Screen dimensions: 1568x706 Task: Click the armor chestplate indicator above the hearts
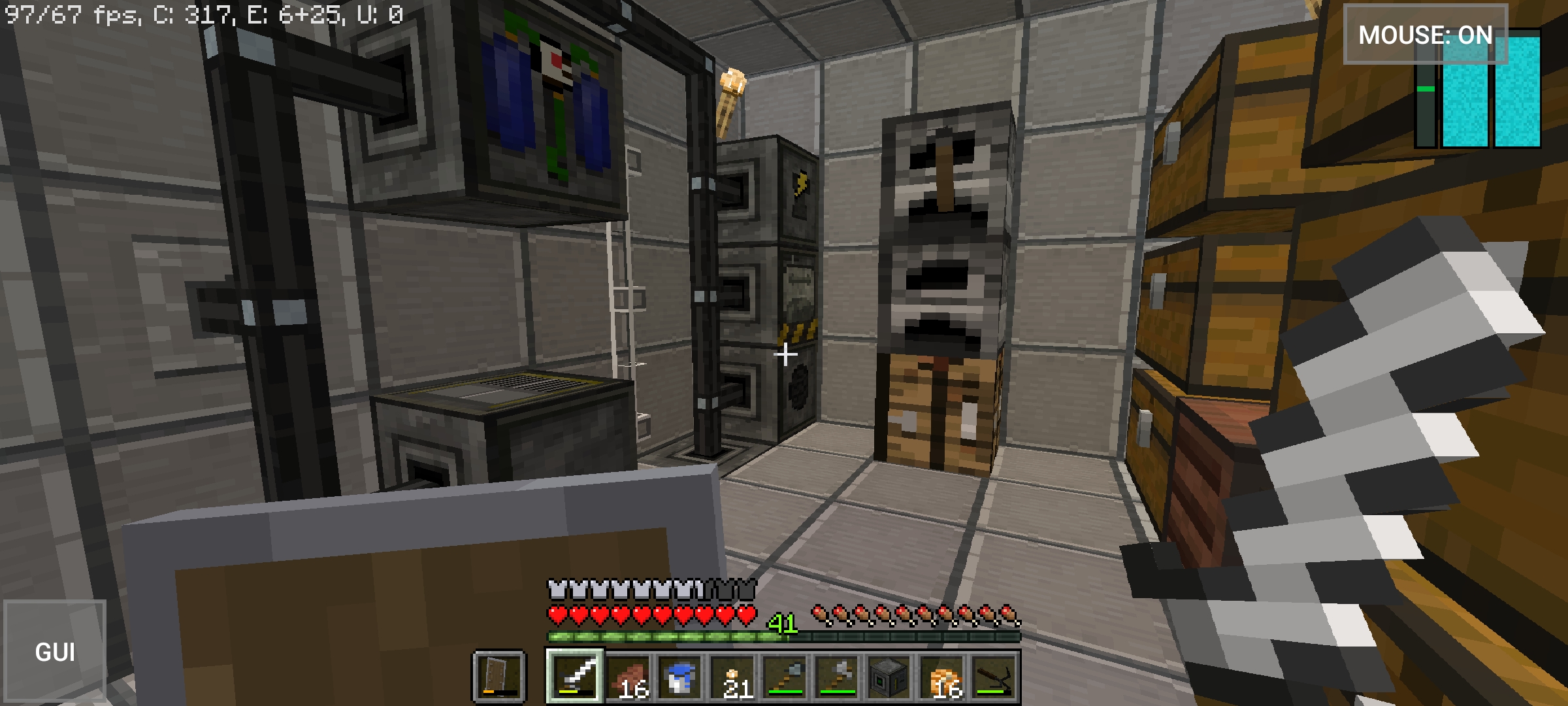coord(557,589)
